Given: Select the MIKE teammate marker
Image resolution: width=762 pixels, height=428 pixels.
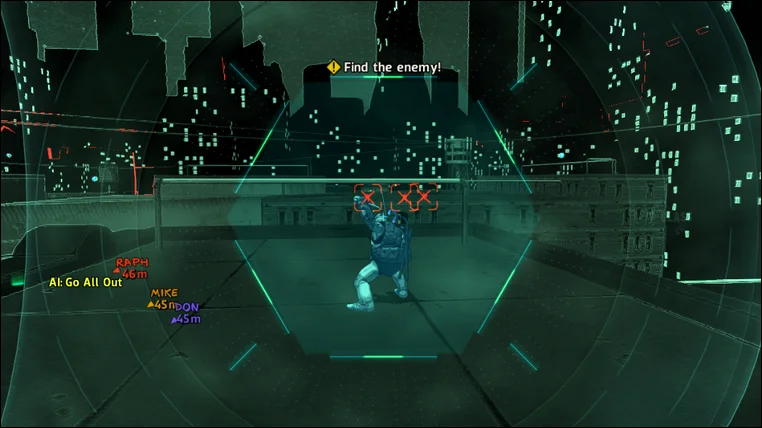Looking at the screenshot, I should point(163,298).
